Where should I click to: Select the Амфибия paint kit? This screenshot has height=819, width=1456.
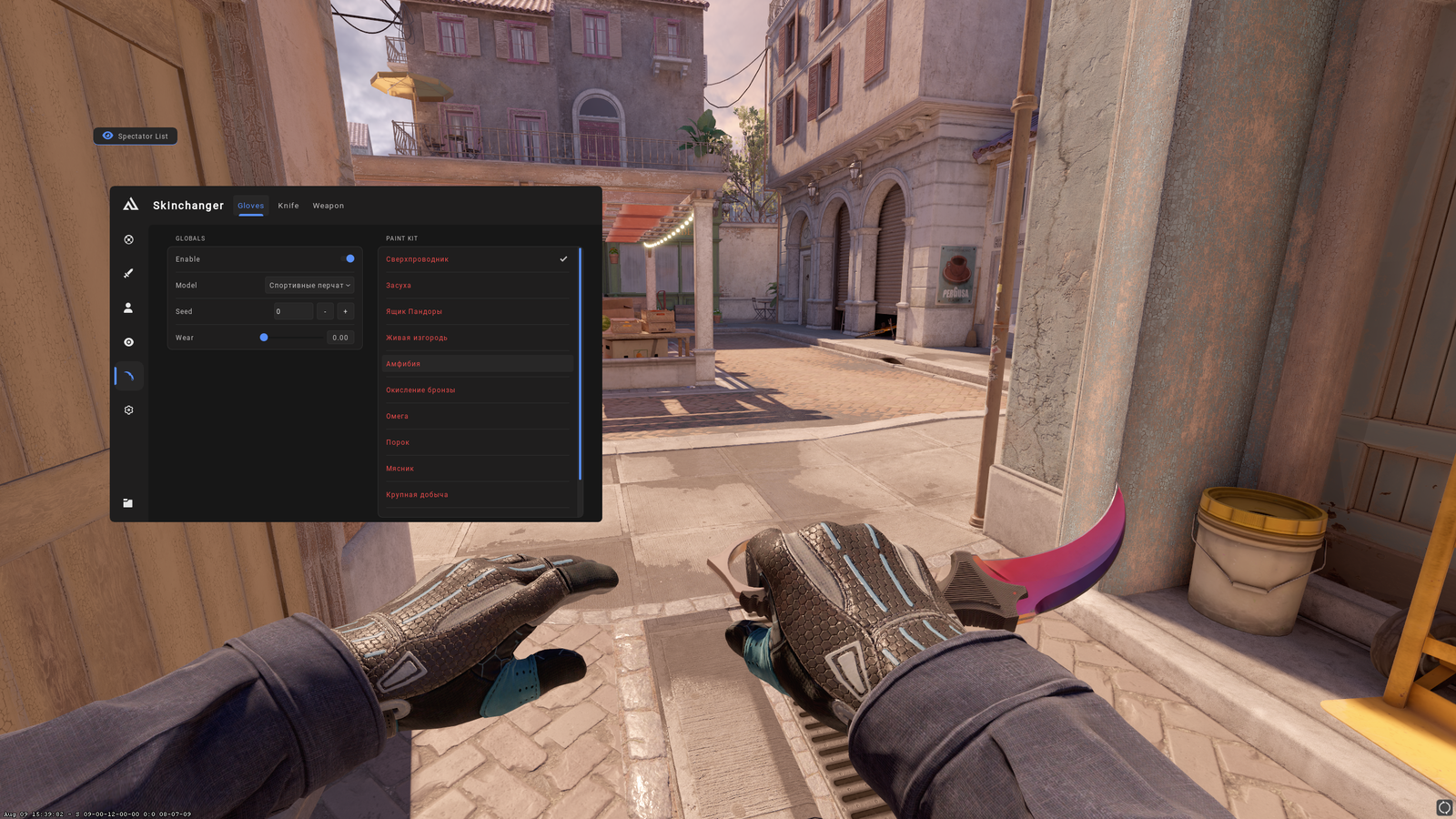coord(402,363)
